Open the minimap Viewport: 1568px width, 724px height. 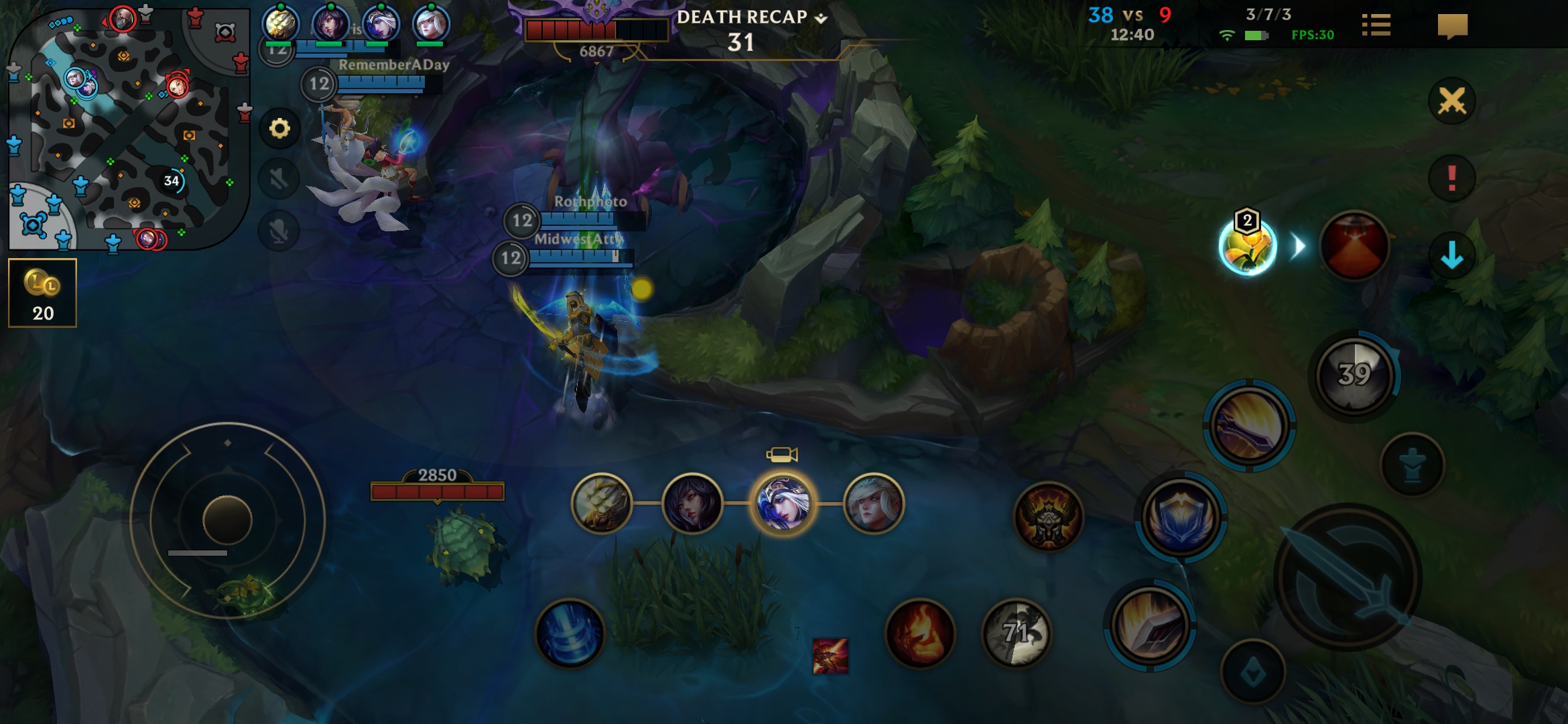(129, 127)
